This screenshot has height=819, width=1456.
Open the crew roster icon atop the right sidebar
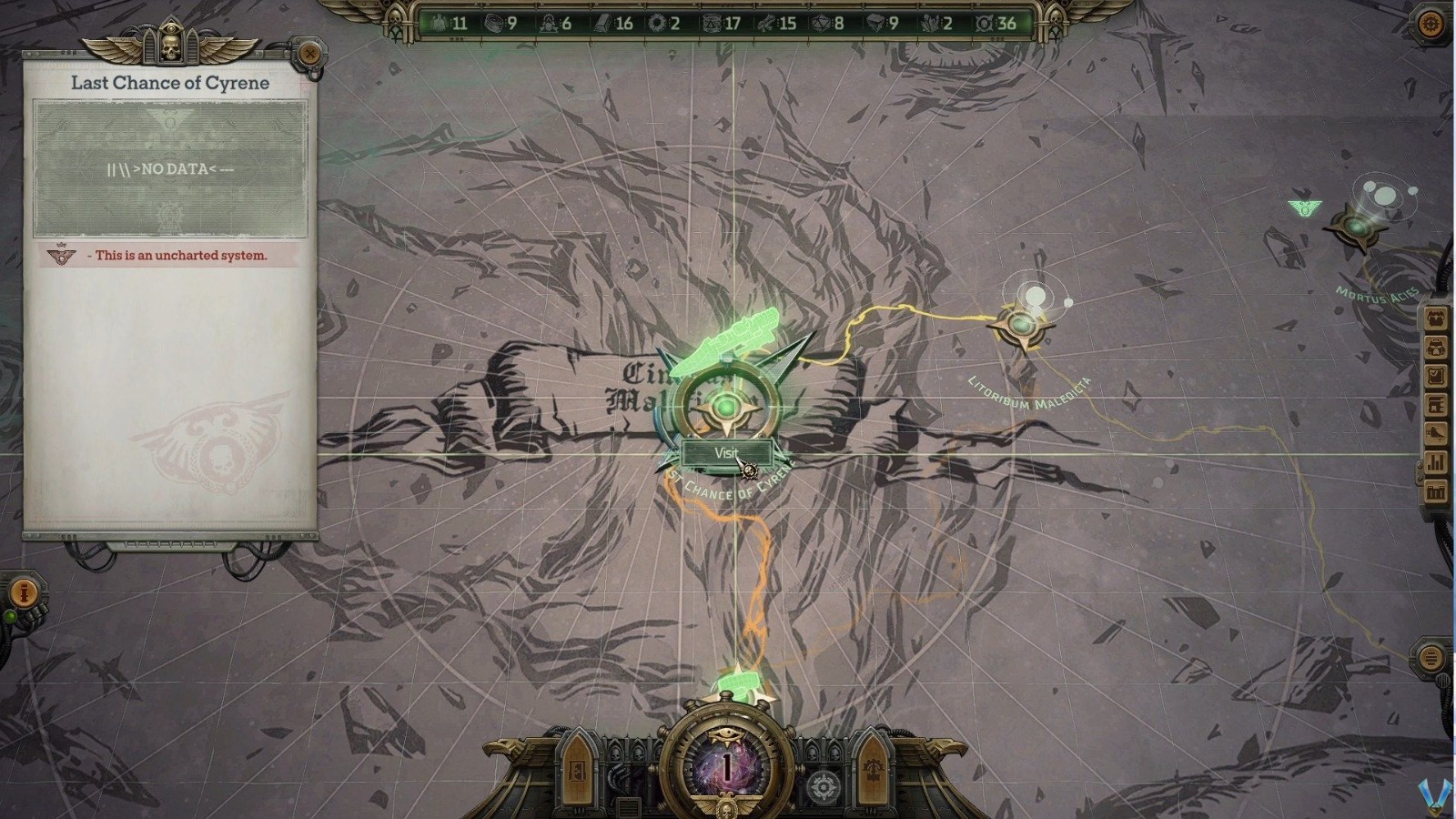pos(1435,318)
